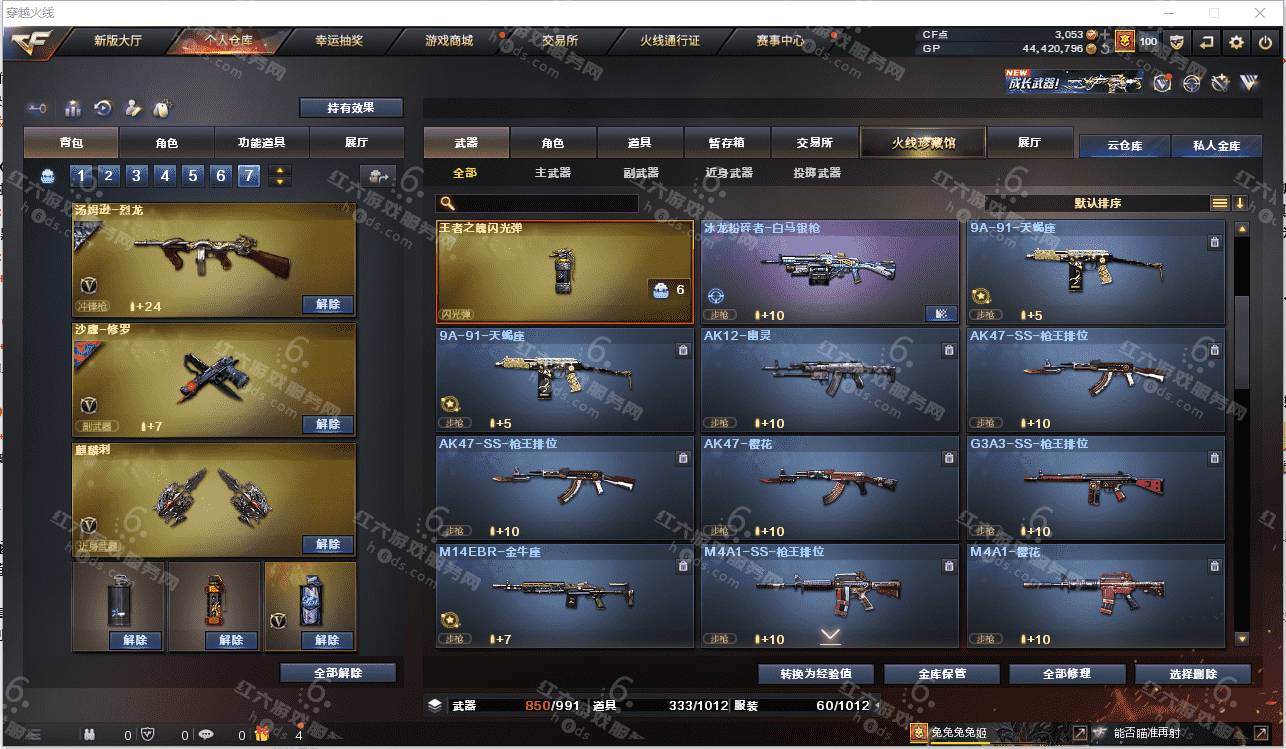Open the 云仓库 cloud storage

pyautogui.click(x=1124, y=146)
